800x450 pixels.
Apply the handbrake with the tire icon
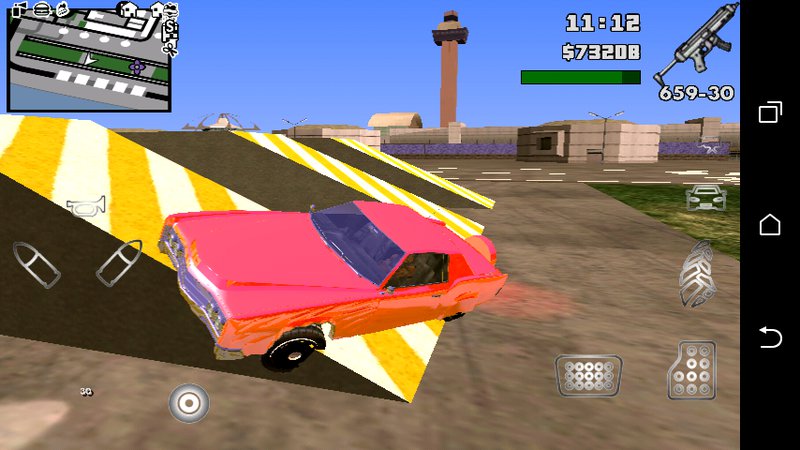coord(697,274)
